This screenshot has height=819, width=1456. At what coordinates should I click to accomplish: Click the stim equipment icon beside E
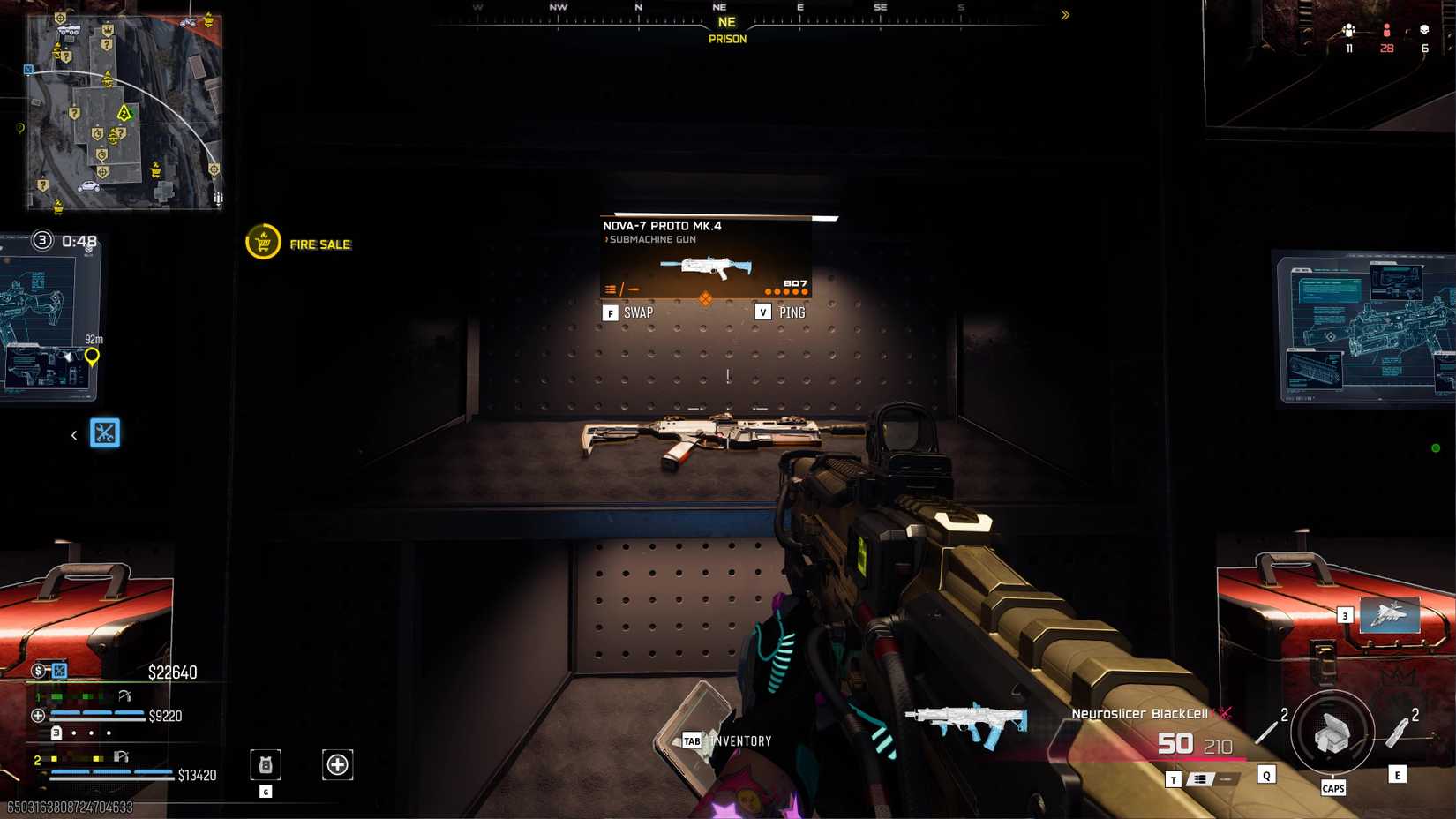[1396, 733]
